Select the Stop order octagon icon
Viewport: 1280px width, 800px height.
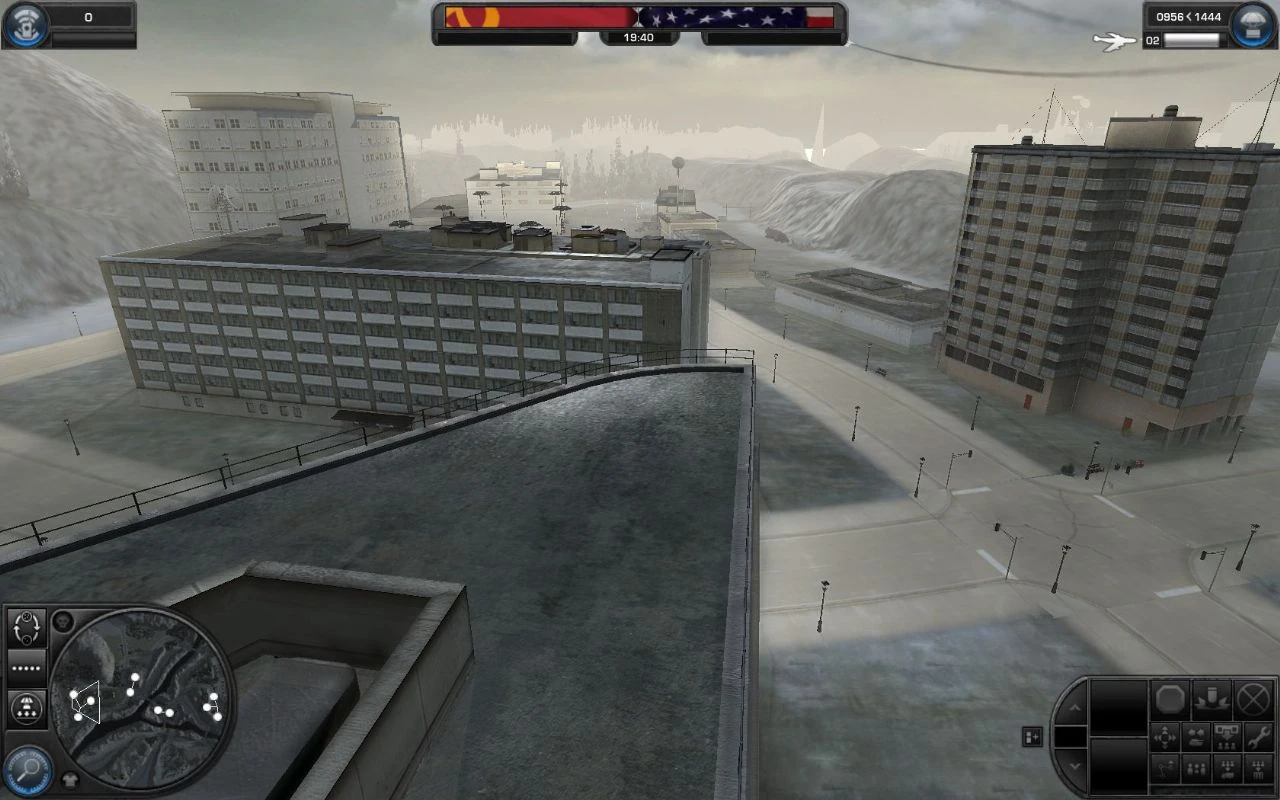tap(1171, 700)
